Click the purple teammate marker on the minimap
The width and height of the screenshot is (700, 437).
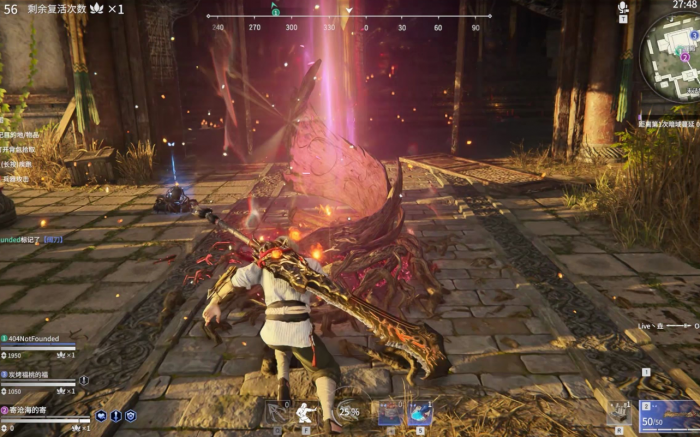(685, 58)
